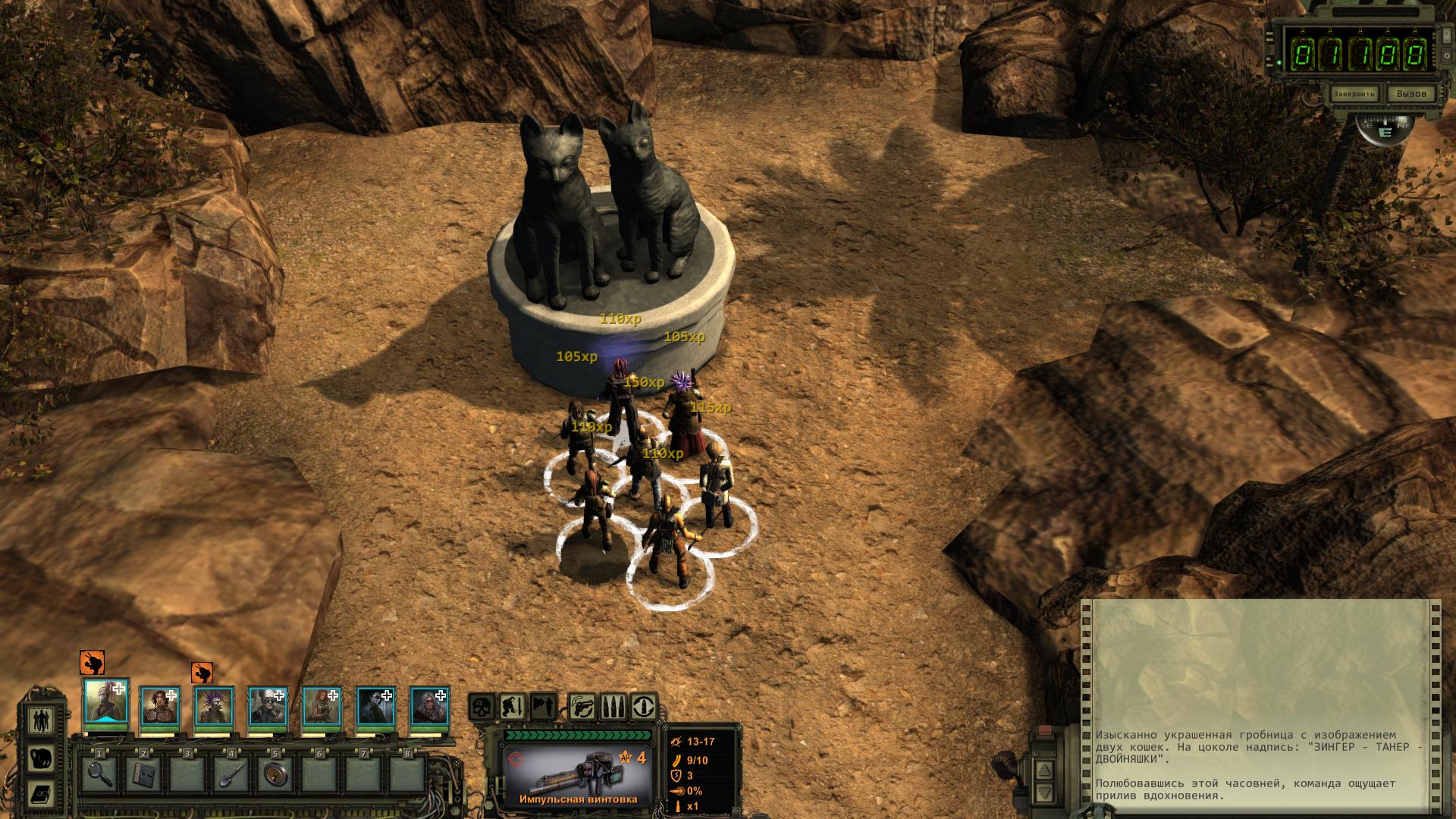Use the magnifying glass perception skill slot
Viewport: 1456px width, 819px height.
(x=100, y=774)
